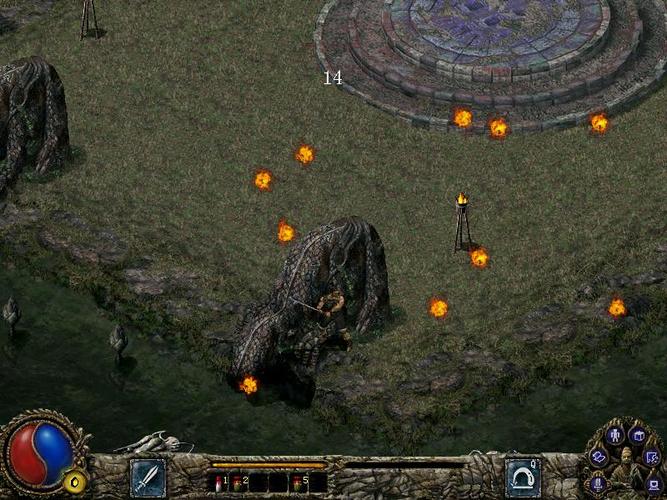
Task: Click the gold coin icon by the orb
Action: point(73,482)
